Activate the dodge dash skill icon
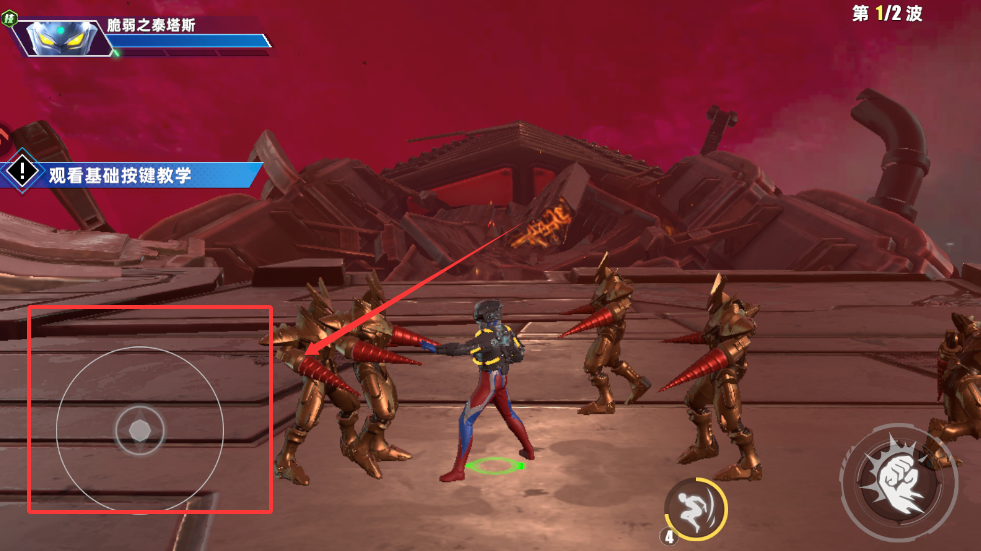The image size is (981, 551). pos(691,503)
